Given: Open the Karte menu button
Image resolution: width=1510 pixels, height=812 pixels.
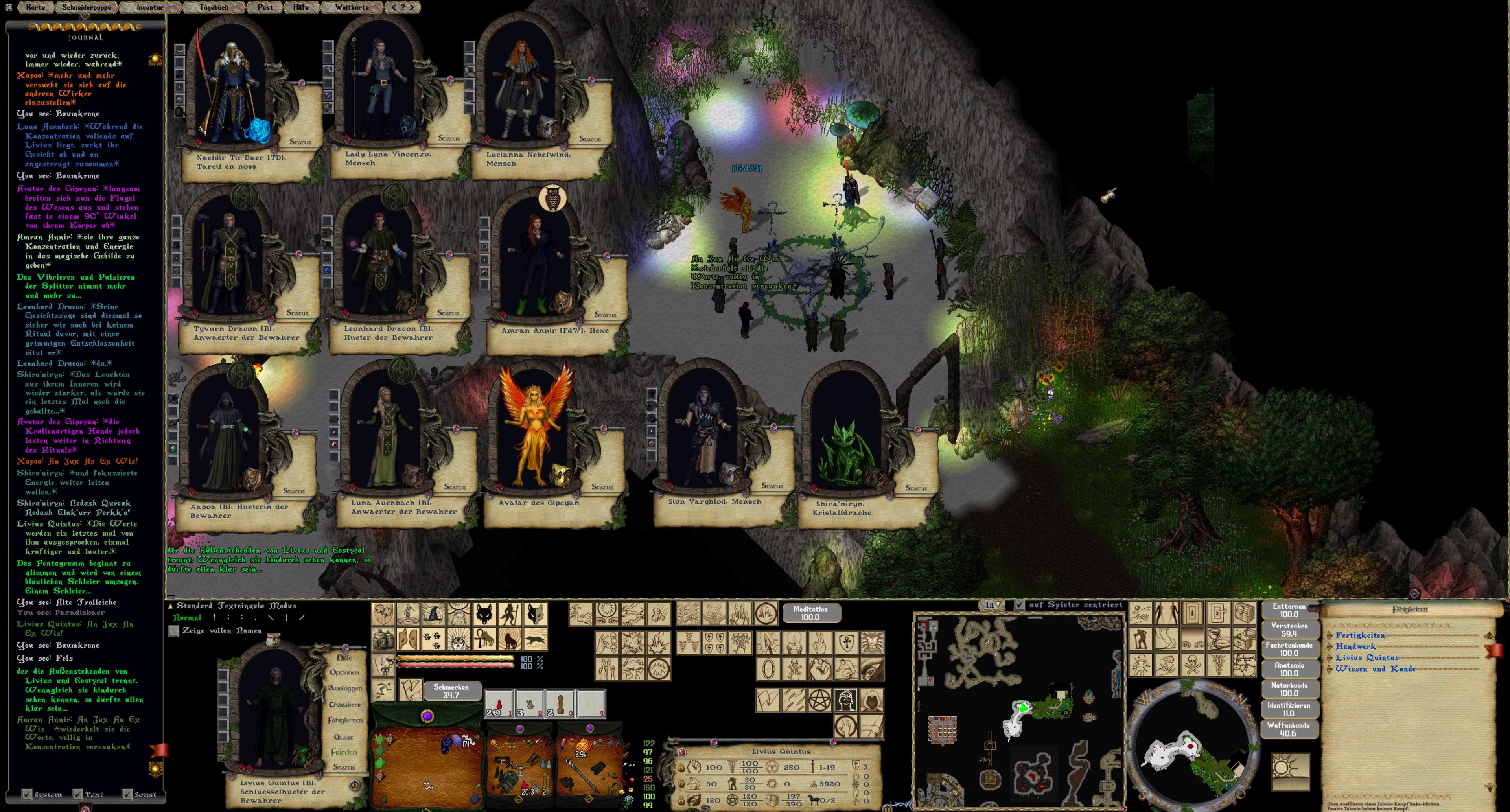Looking at the screenshot, I should (35, 7).
